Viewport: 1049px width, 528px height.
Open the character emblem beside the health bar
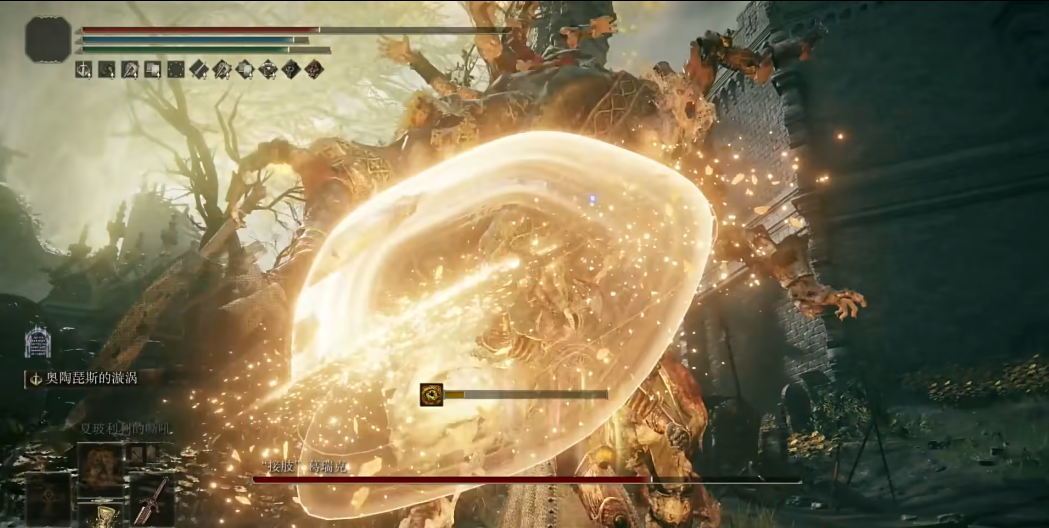tap(48, 39)
